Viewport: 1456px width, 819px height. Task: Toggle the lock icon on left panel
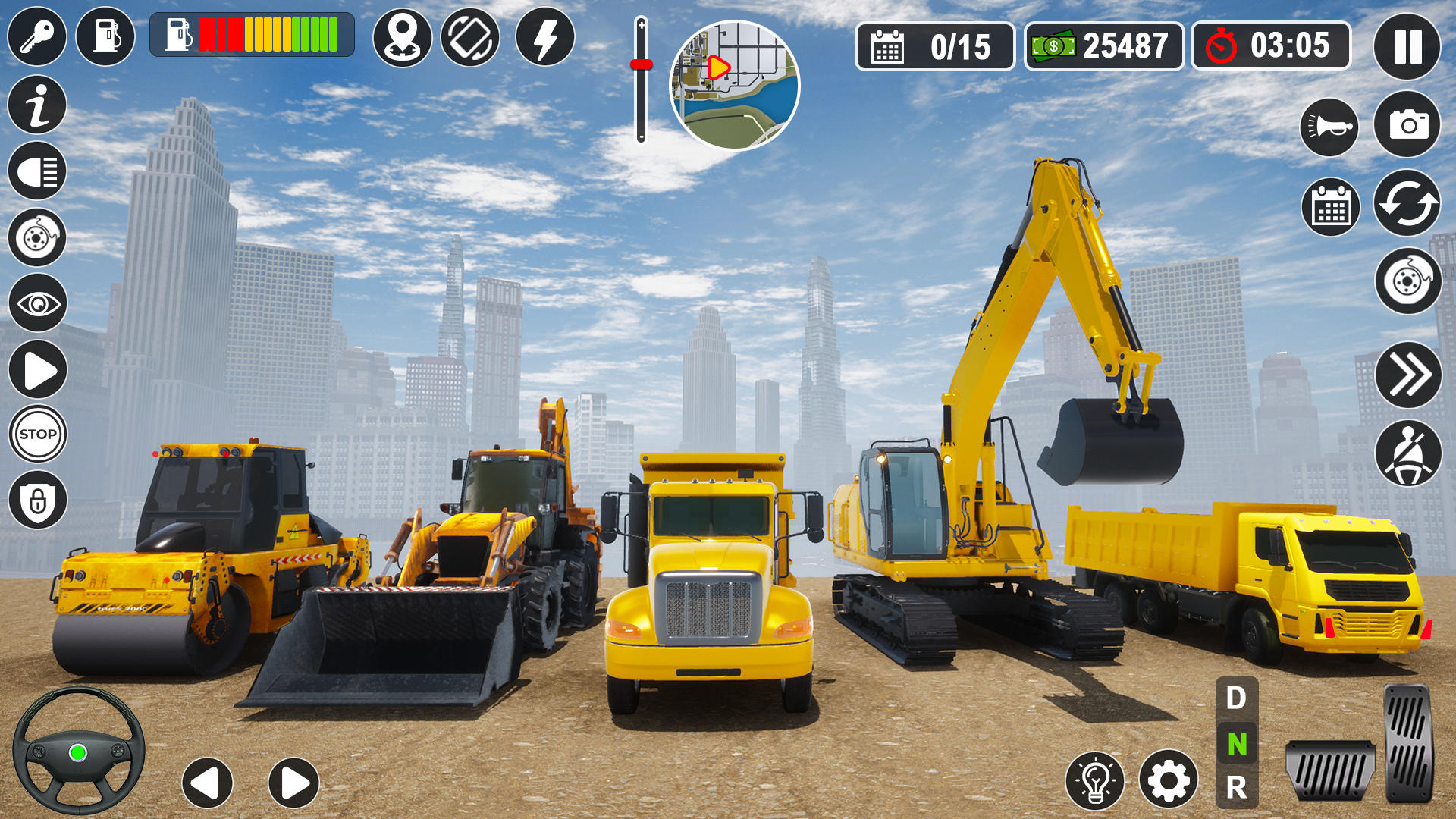pos(36,497)
